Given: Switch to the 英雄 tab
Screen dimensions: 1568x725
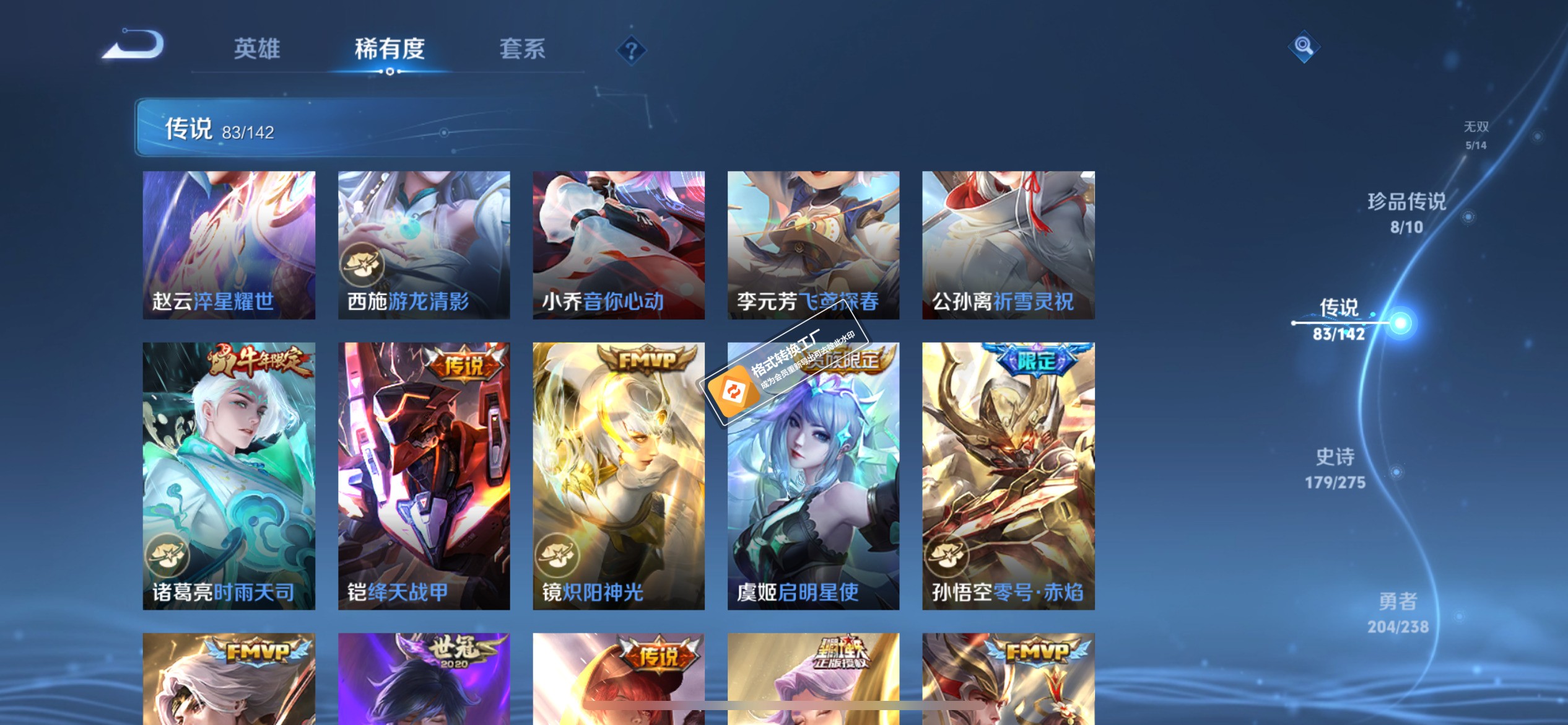Looking at the screenshot, I should (256, 50).
